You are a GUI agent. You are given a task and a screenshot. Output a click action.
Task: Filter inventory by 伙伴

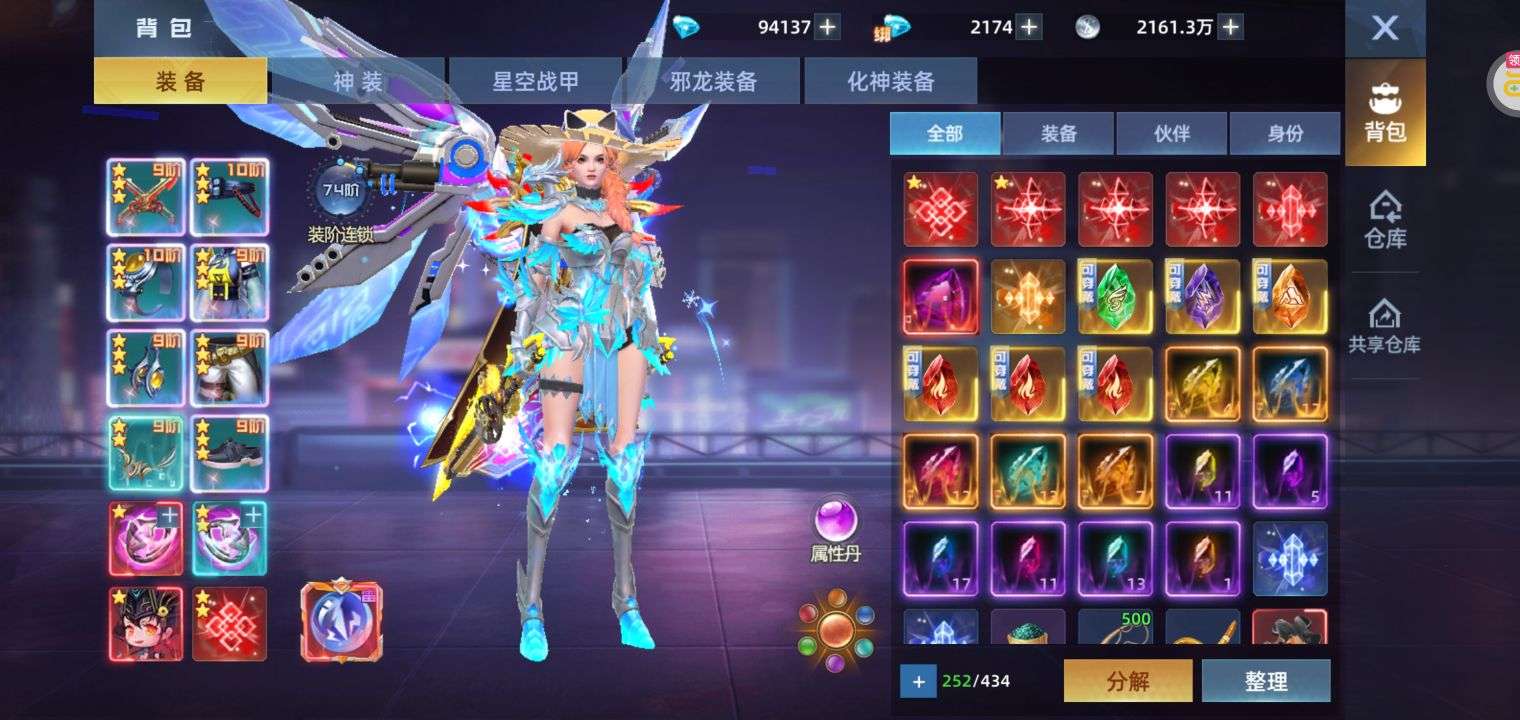pos(1171,133)
